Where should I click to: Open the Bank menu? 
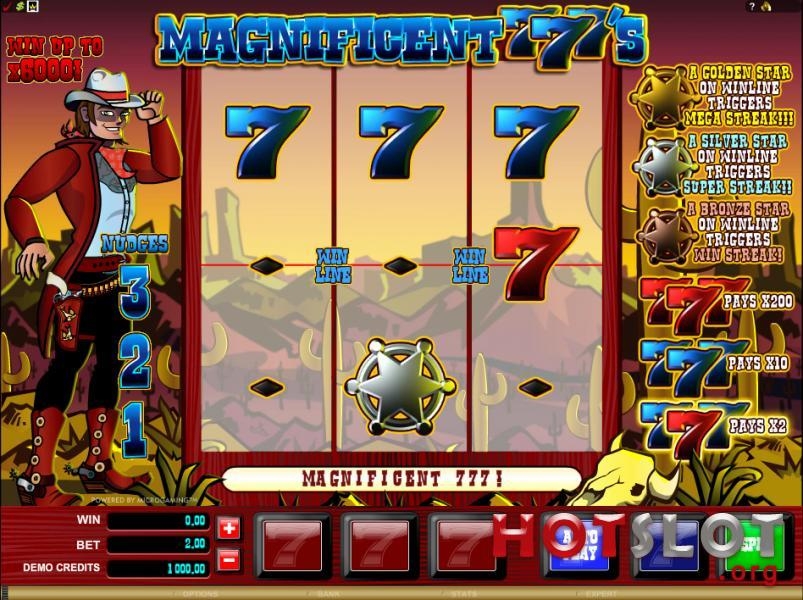[329, 593]
